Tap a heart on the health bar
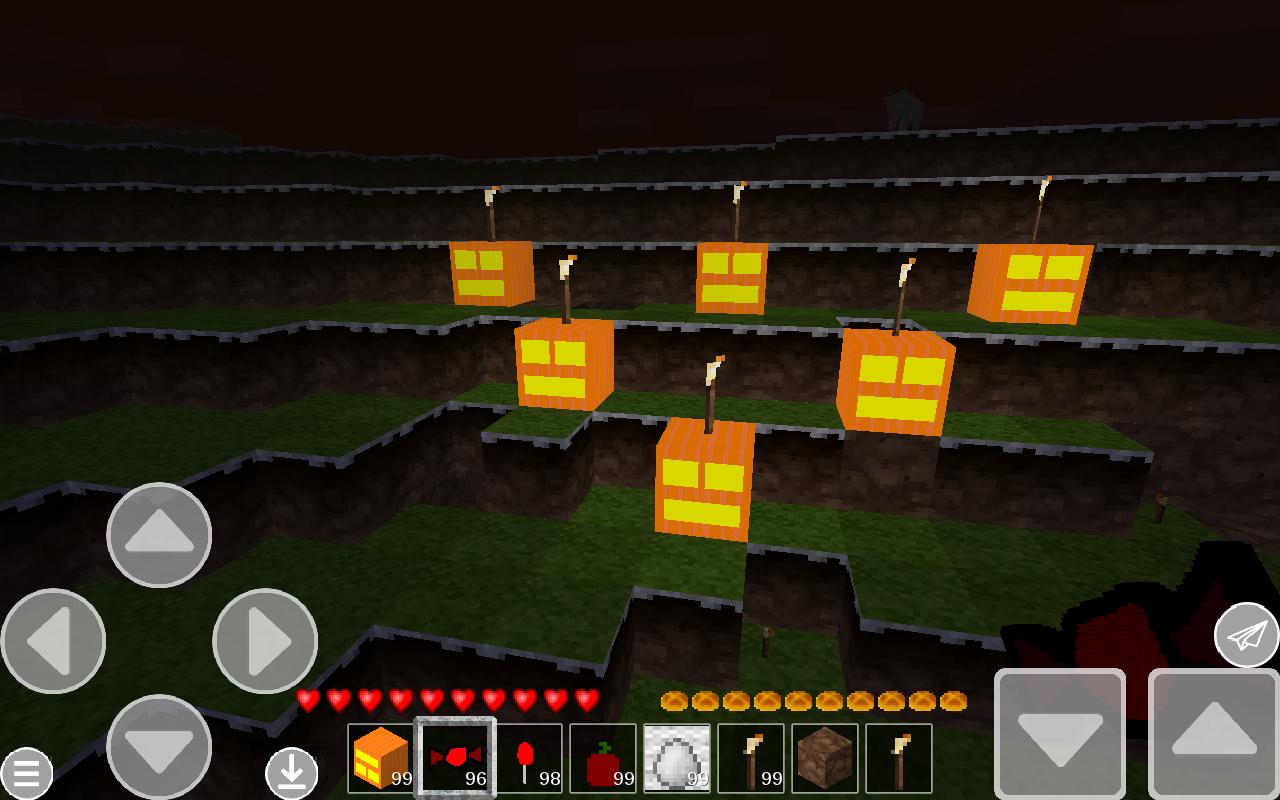This screenshot has height=800, width=1280. [x=400, y=700]
